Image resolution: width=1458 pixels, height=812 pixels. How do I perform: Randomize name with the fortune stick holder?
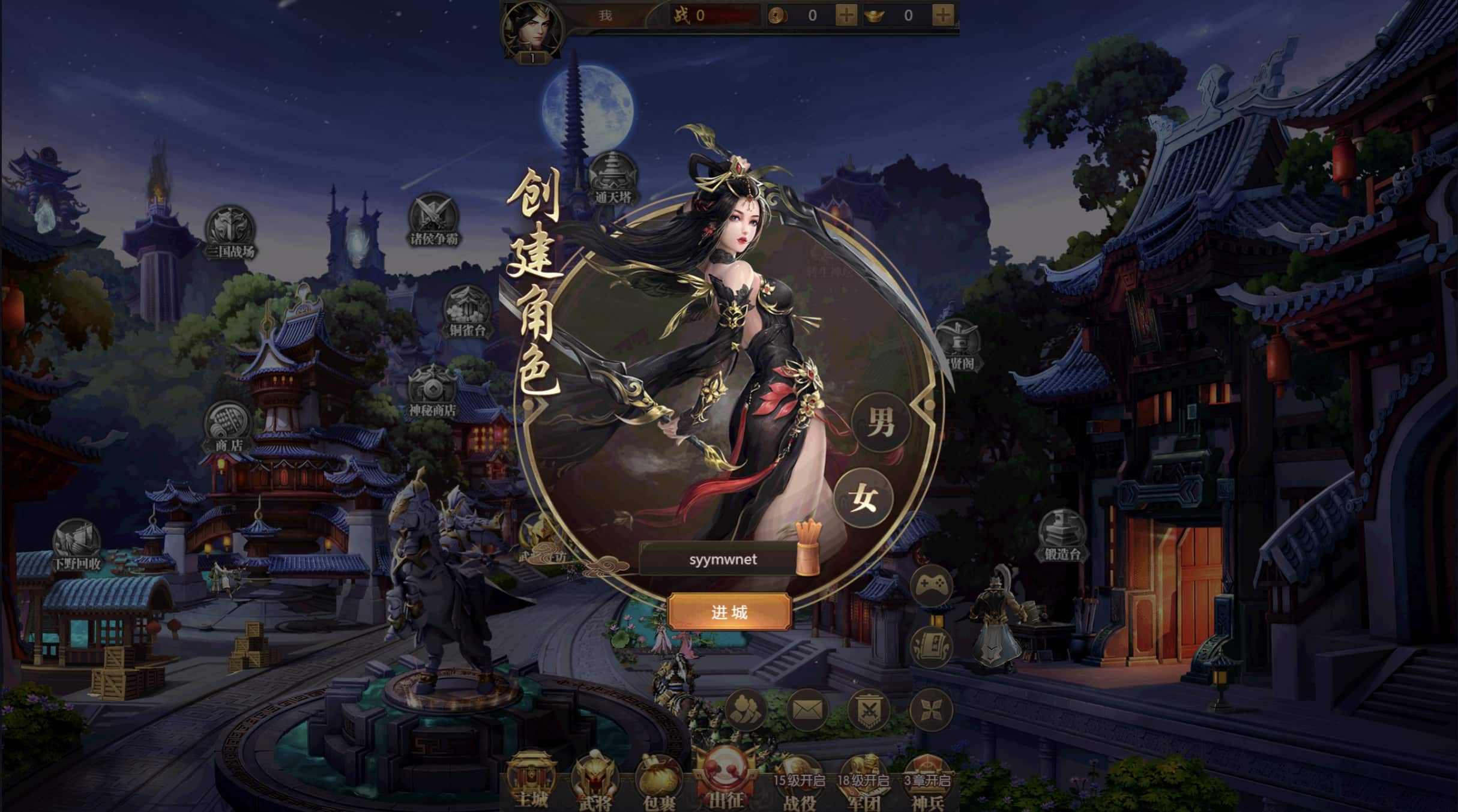[x=807, y=549]
